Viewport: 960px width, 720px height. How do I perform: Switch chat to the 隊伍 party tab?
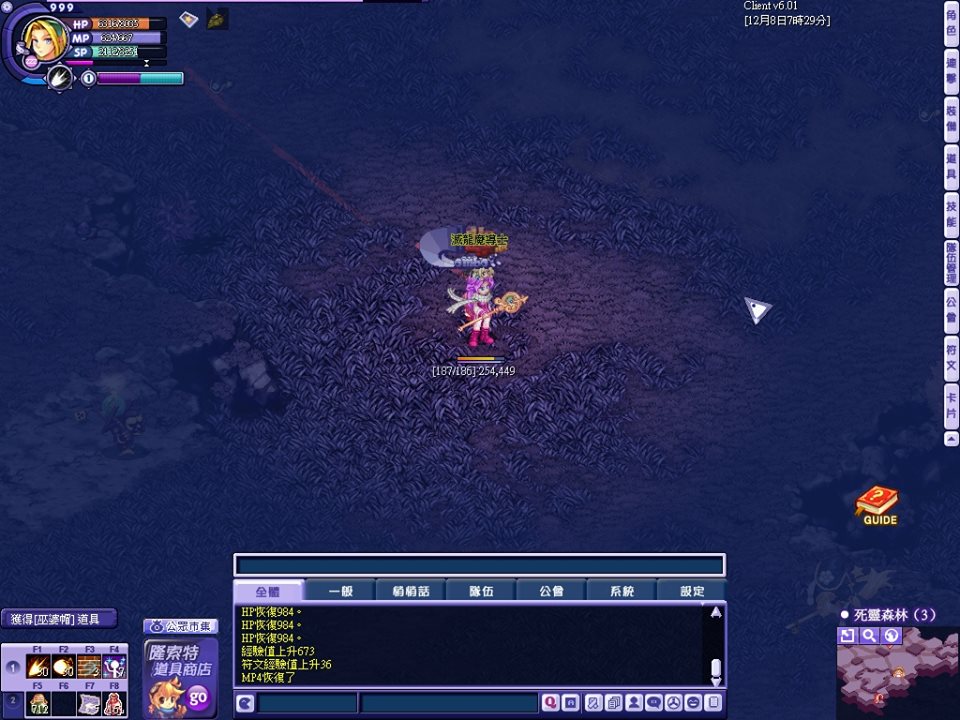pyautogui.click(x=481, y=591)
